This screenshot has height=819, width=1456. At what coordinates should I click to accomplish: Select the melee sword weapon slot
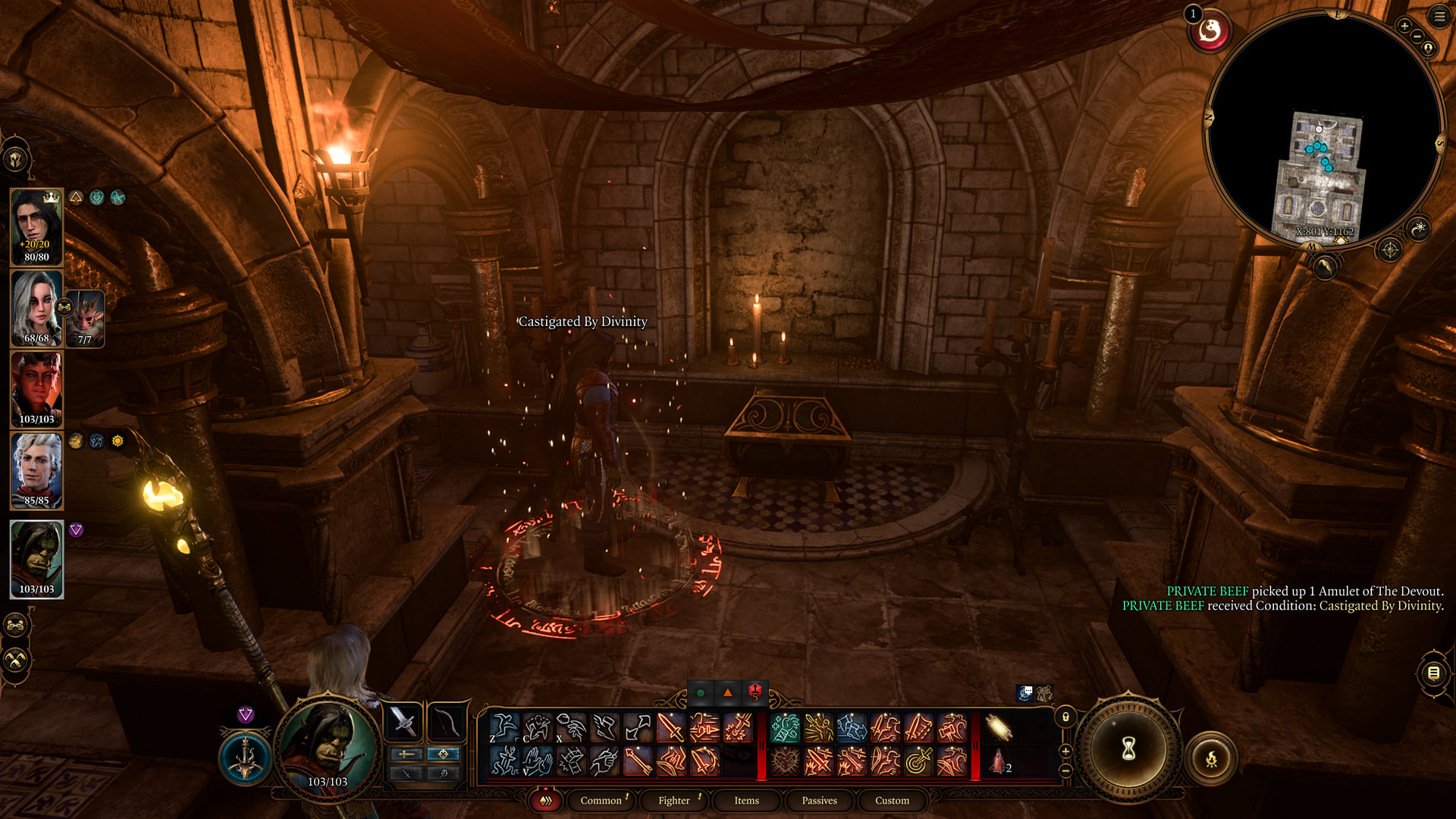[x=403, y=722]
